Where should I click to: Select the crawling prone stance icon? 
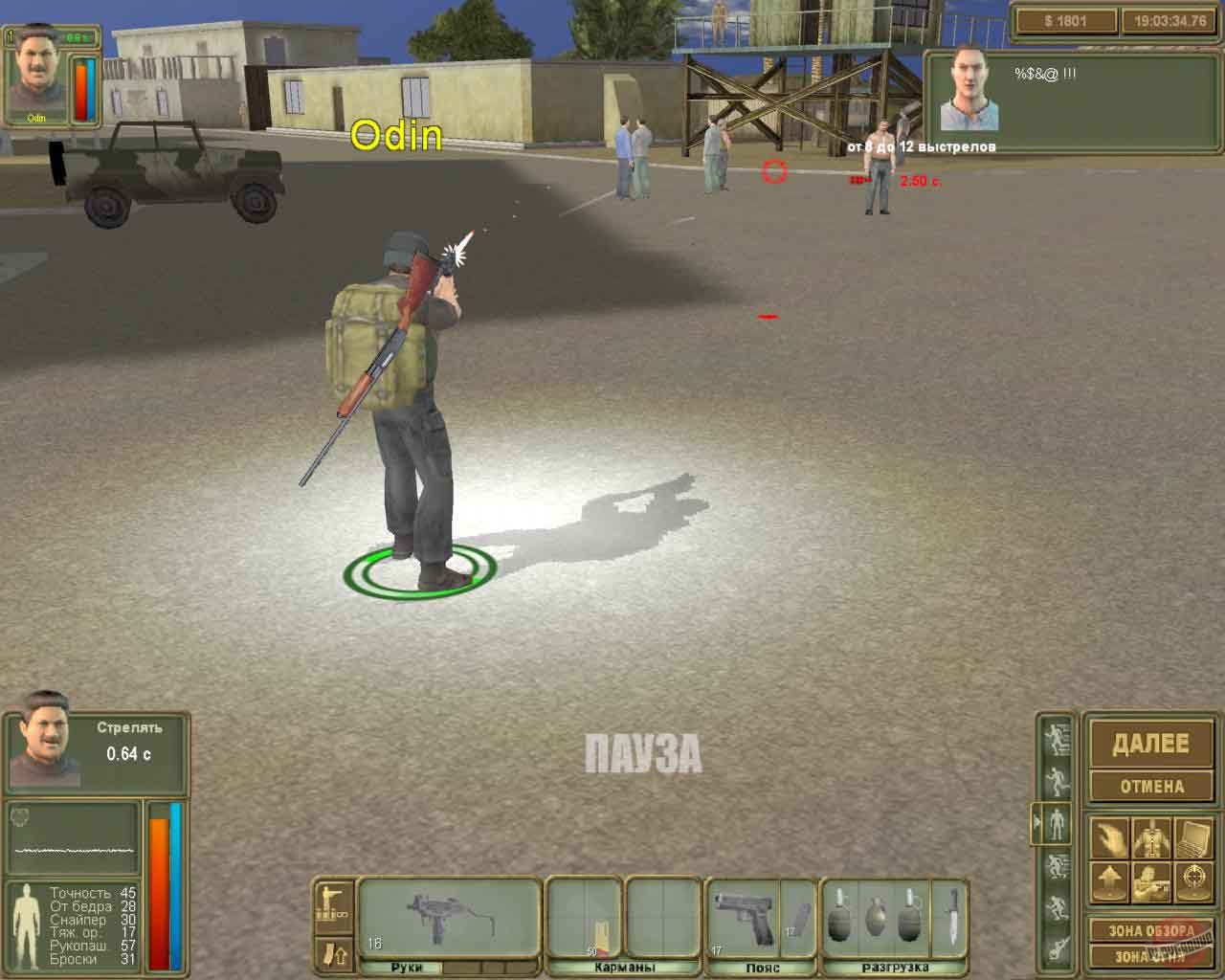pos(1057,945)
